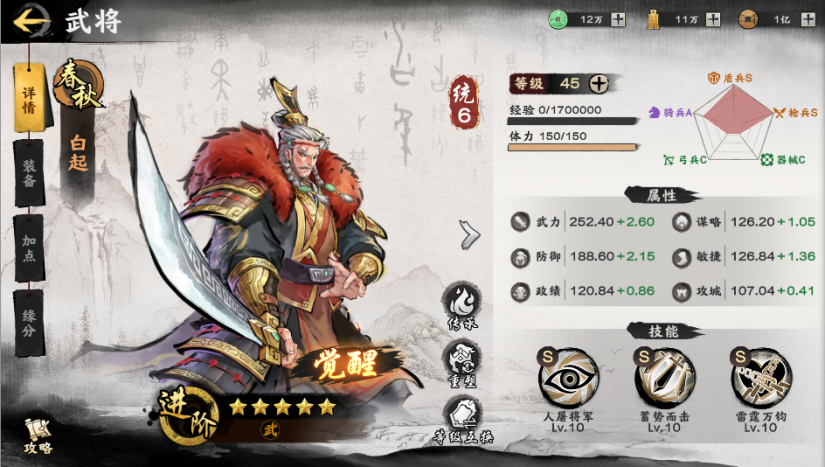Click the 进阶 advancement button
Image resolution: width=825 pixels, height=467 pixels.
click(187, 412)
